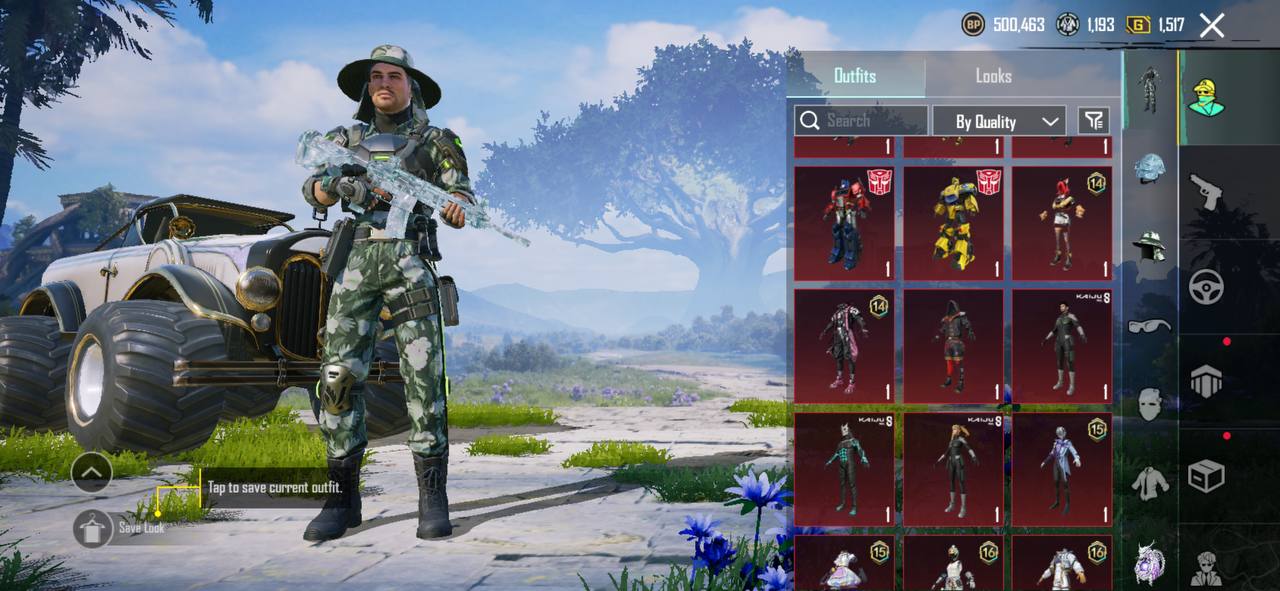The image size is (1280, 591).
Task: Select the helmet gear category
Action: [x=1150, y=168]
